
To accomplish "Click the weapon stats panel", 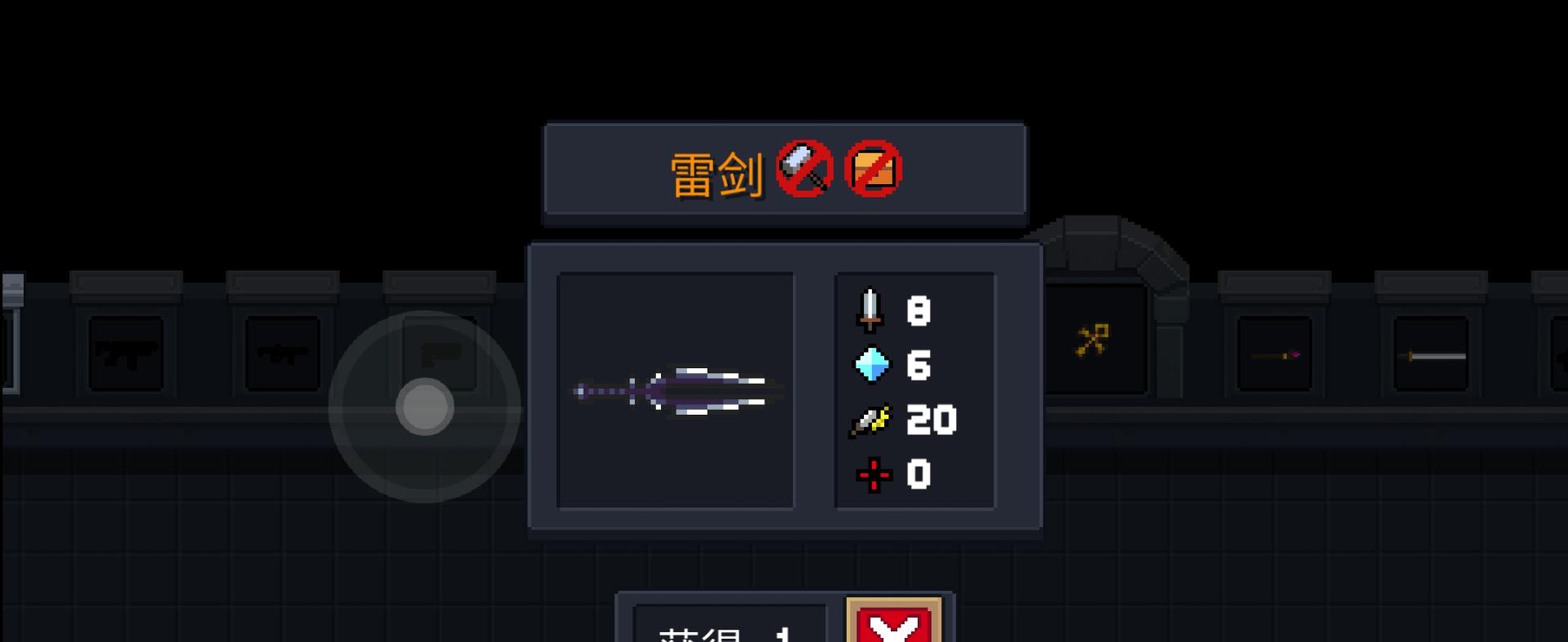I will 914,391.
